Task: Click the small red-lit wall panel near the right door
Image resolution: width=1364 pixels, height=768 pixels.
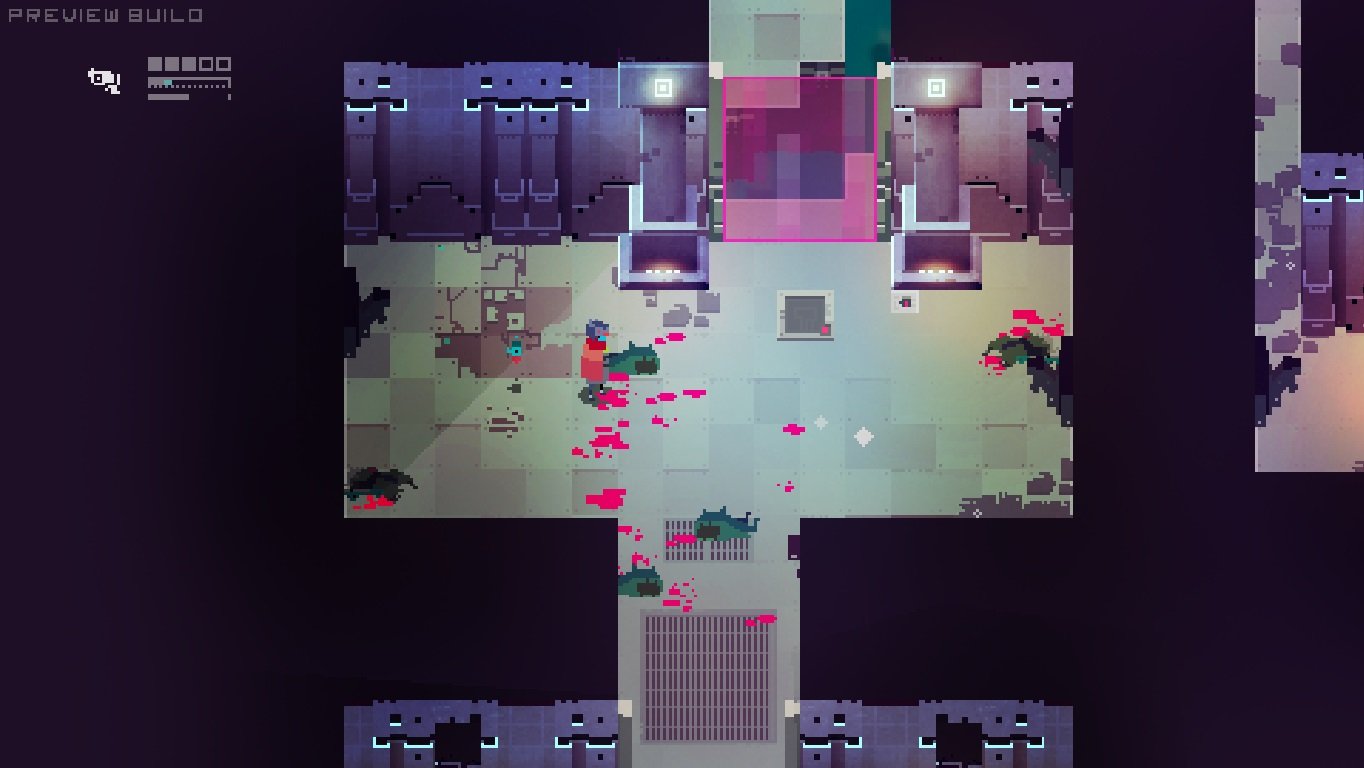Action: 906,303
